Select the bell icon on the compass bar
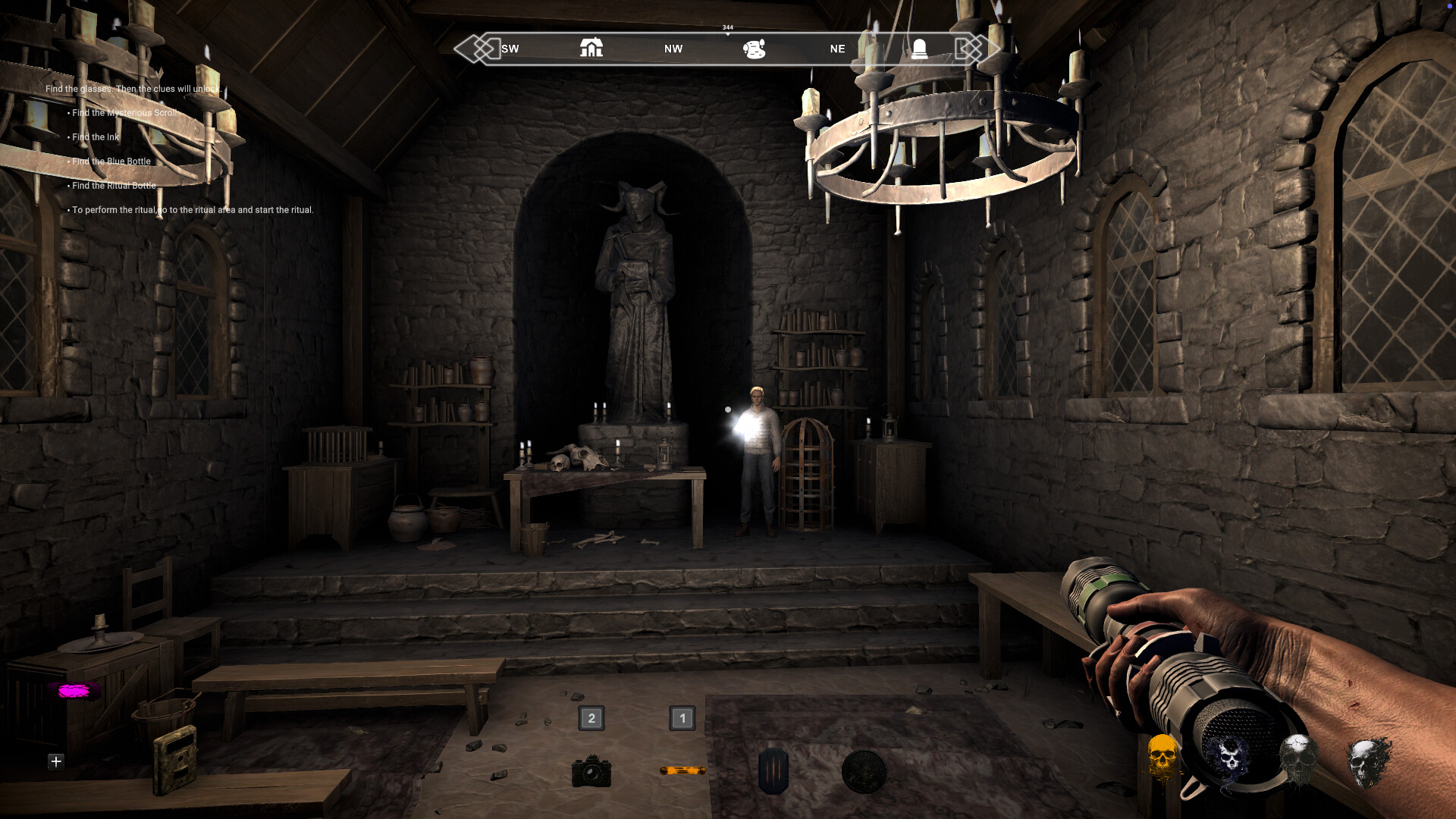The image size is (1456, 819). coord(920,48)
